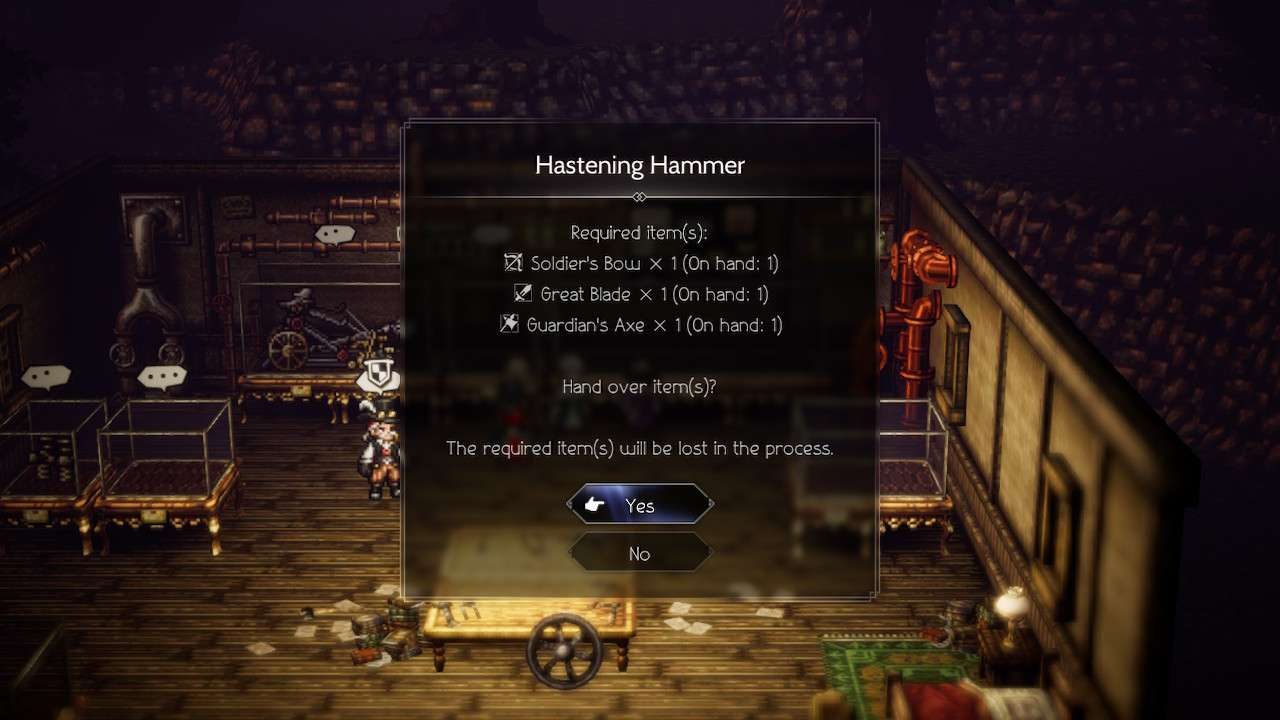
Task: Click the Soldier's Bow weapon icon
Action: pyautogui.click(x=514, y=262)
